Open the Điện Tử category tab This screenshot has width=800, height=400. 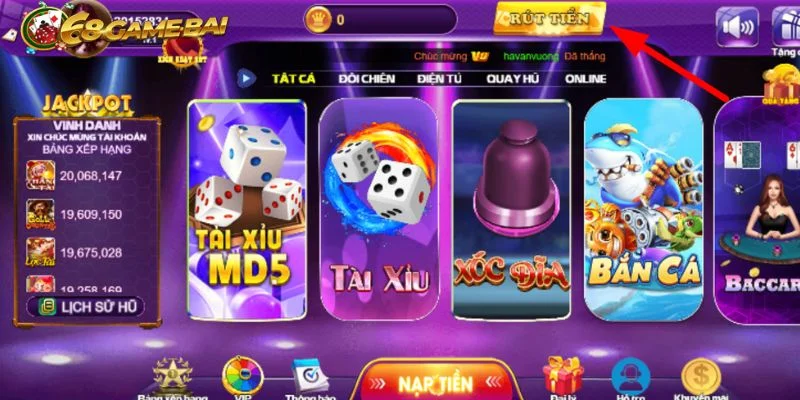442,78
